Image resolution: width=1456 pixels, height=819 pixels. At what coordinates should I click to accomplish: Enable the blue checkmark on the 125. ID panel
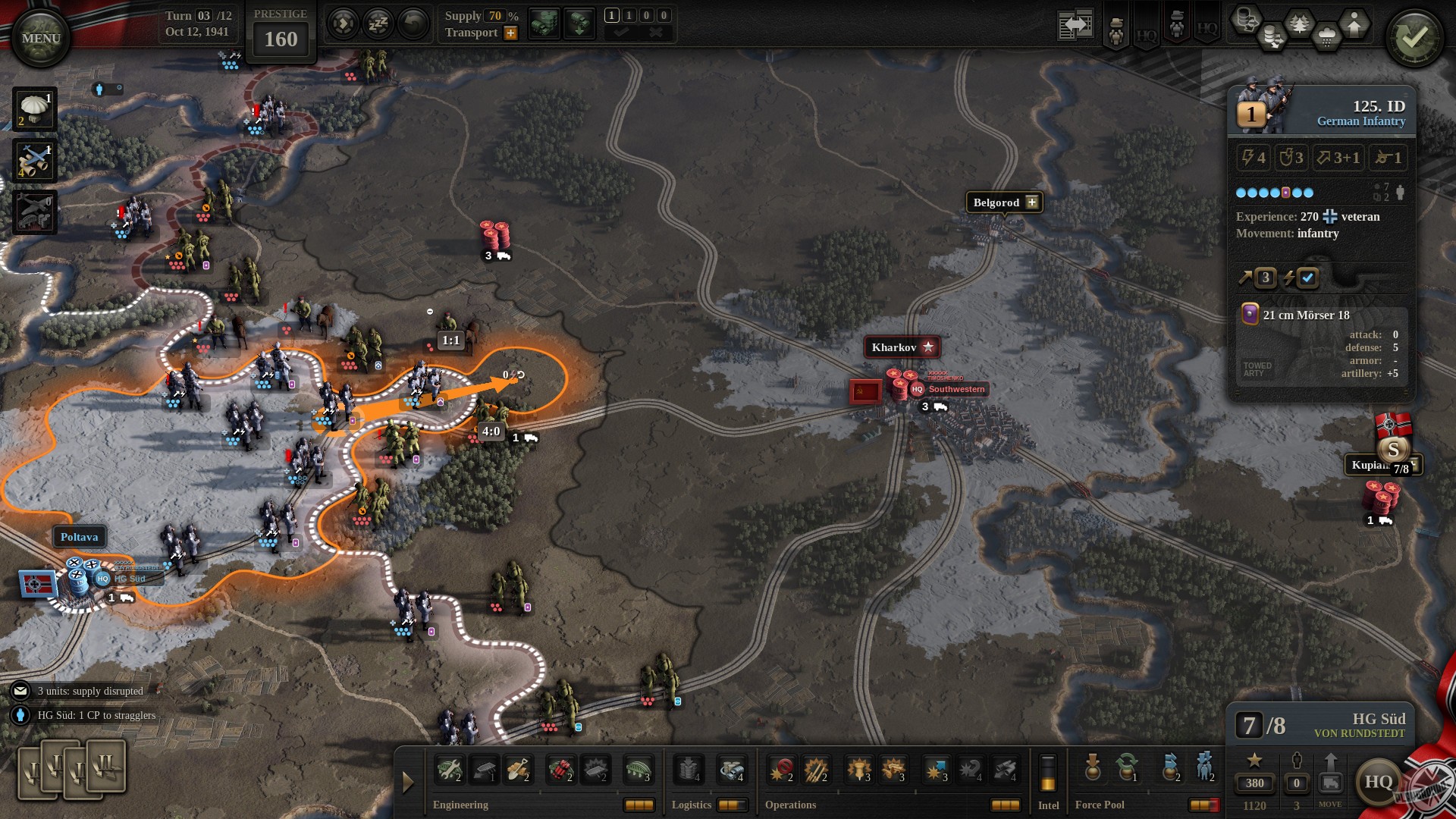[1306, 278]
